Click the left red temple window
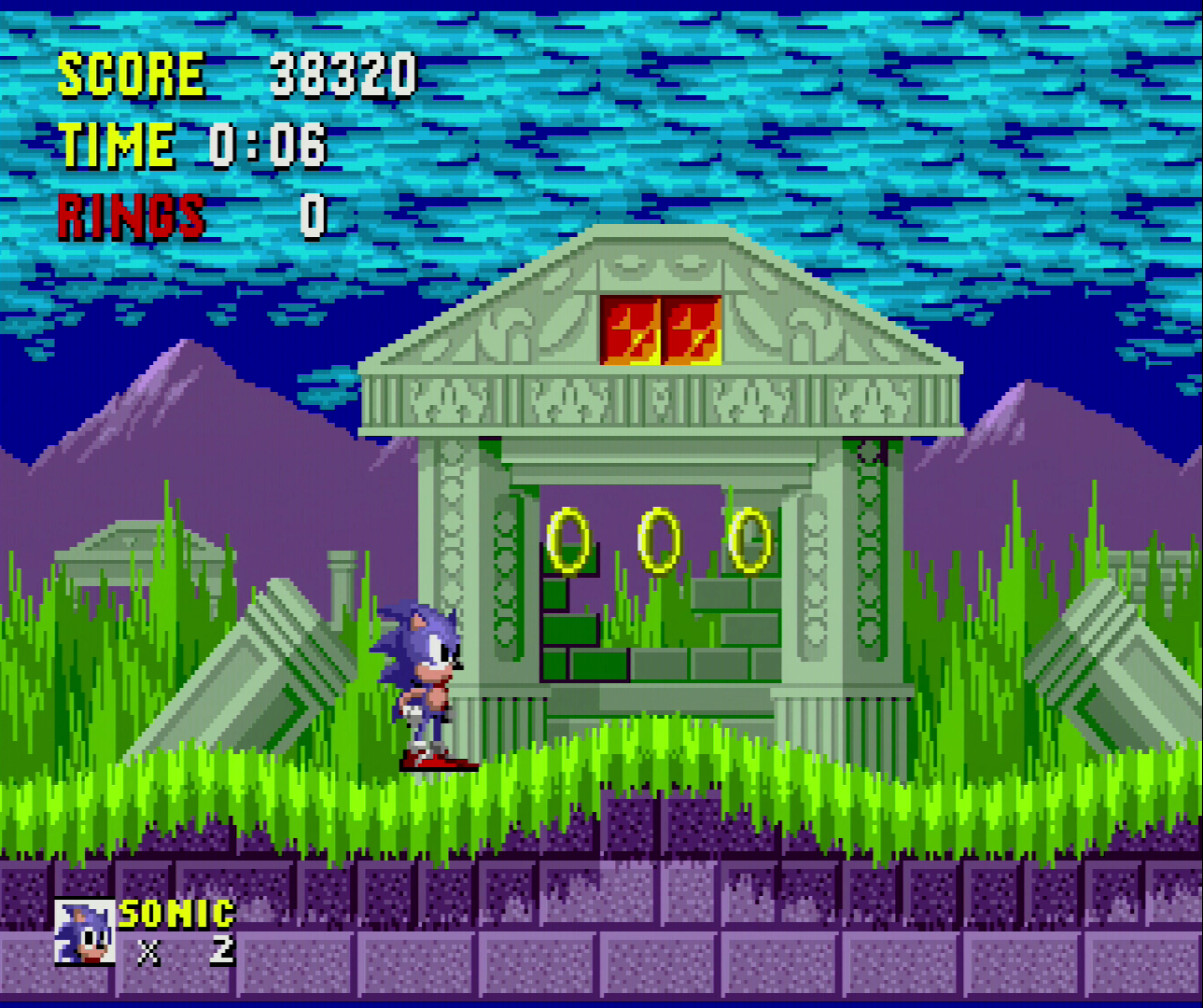1203x1008 pixels. 631,329
